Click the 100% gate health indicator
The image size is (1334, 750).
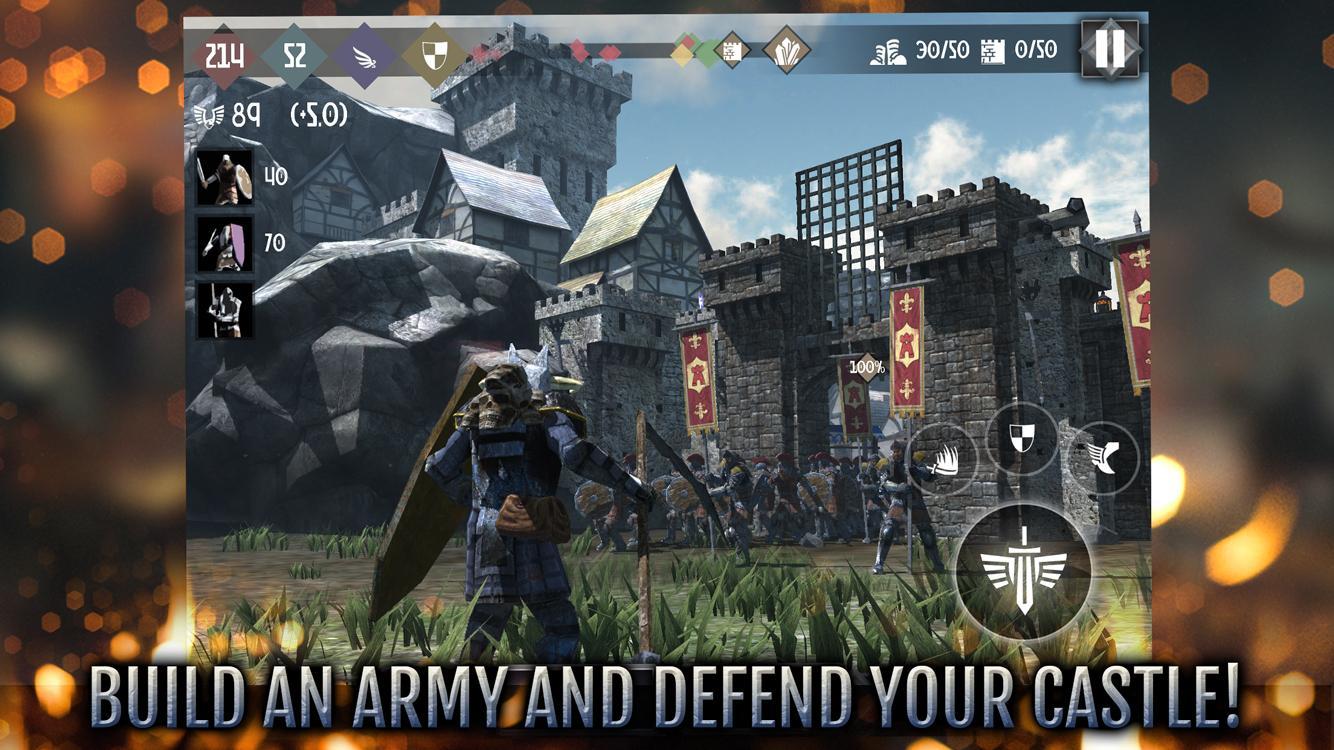click(867, 366)
